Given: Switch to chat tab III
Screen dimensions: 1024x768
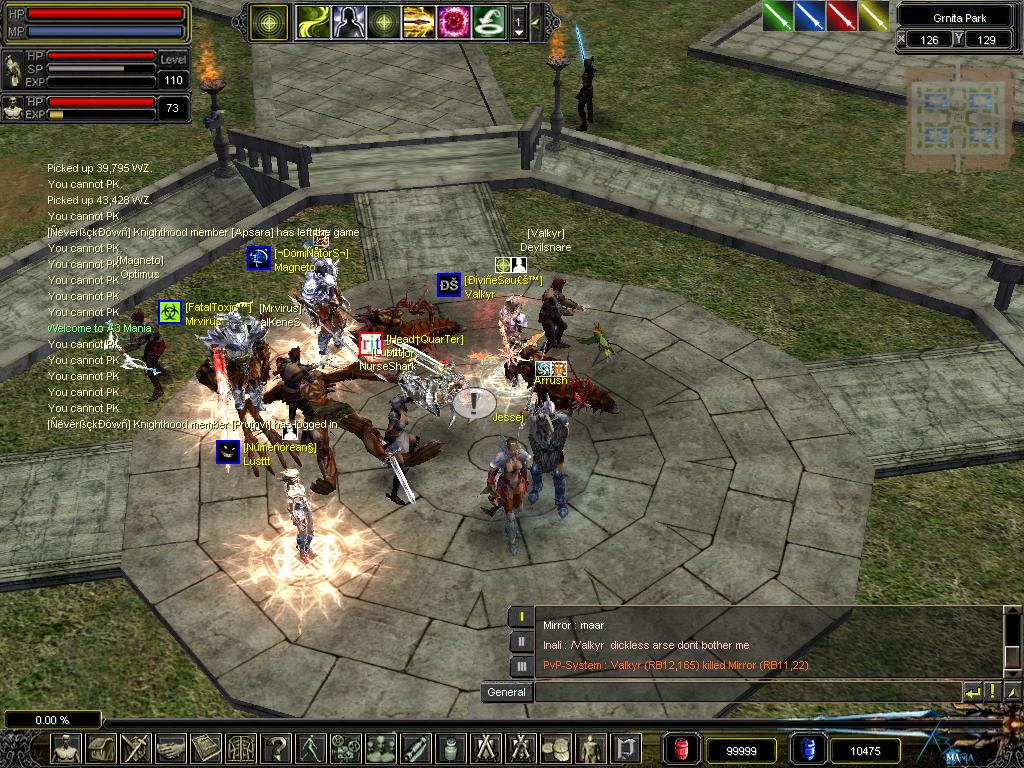Looking at the screenshot, I should tap(521, 665).
